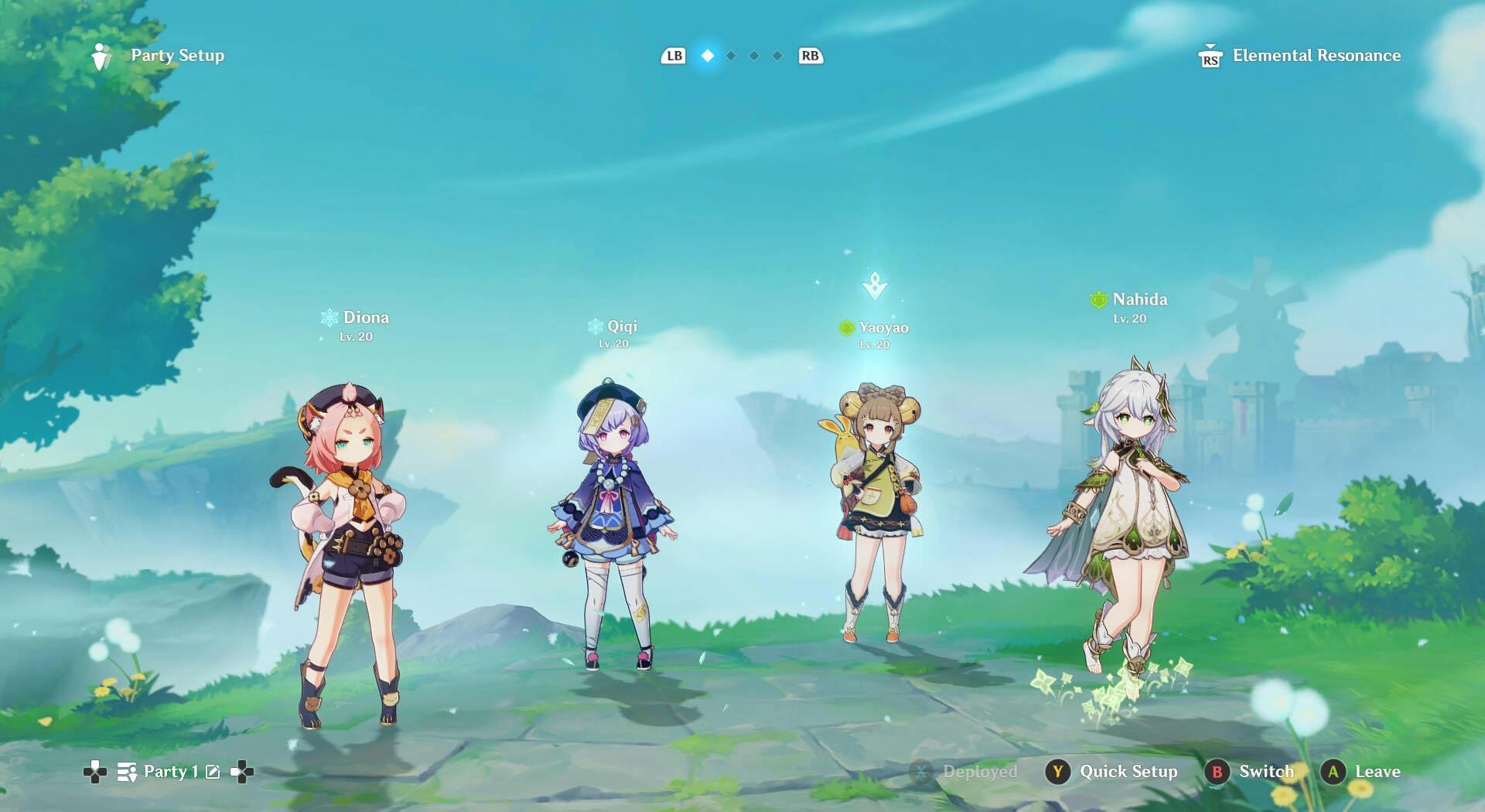Click the left D-pad icon in bottom bar
1485x812 pixels.
(x=94, y=771)
